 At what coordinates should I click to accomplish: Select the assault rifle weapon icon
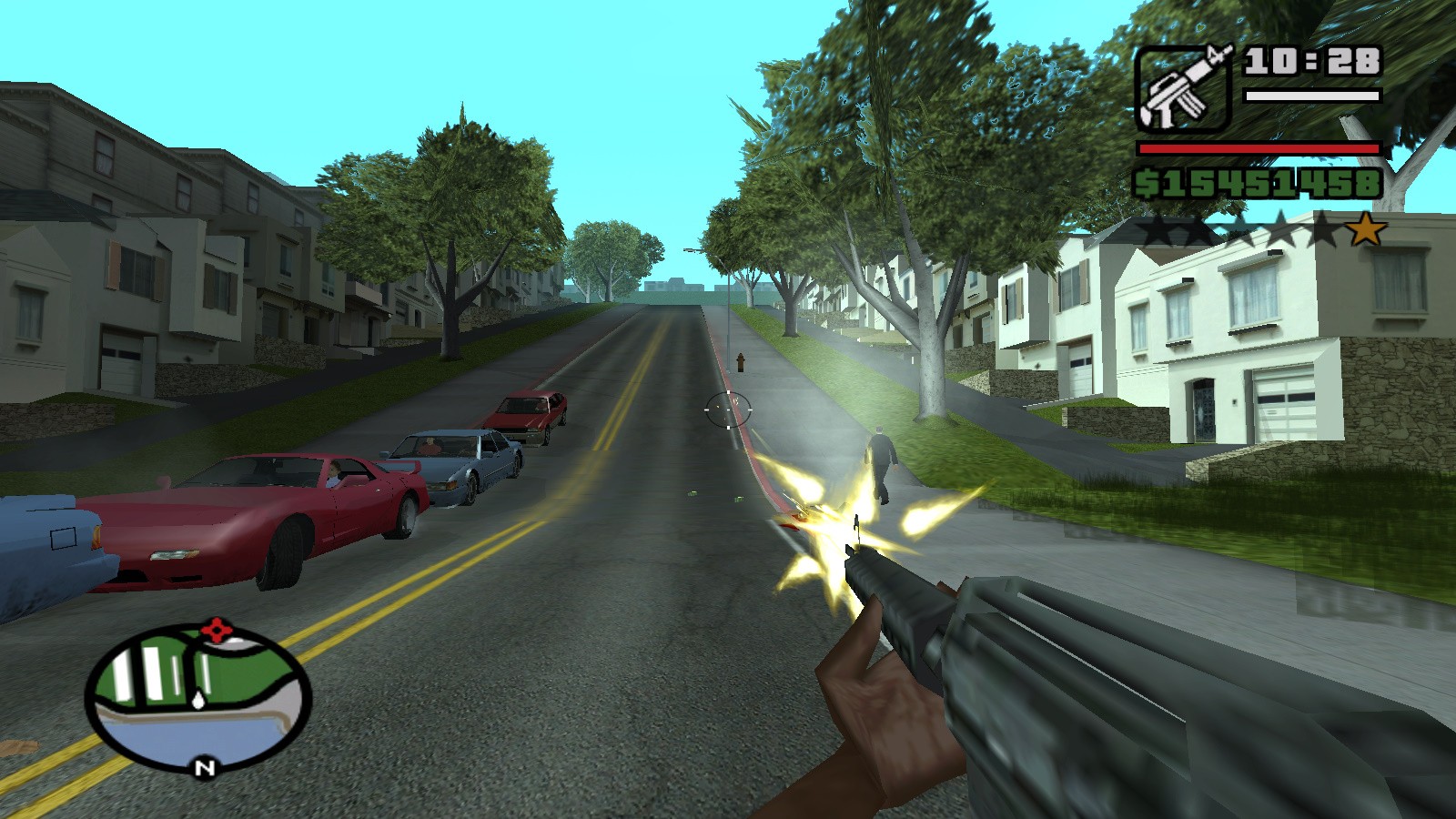[1183, 88]
